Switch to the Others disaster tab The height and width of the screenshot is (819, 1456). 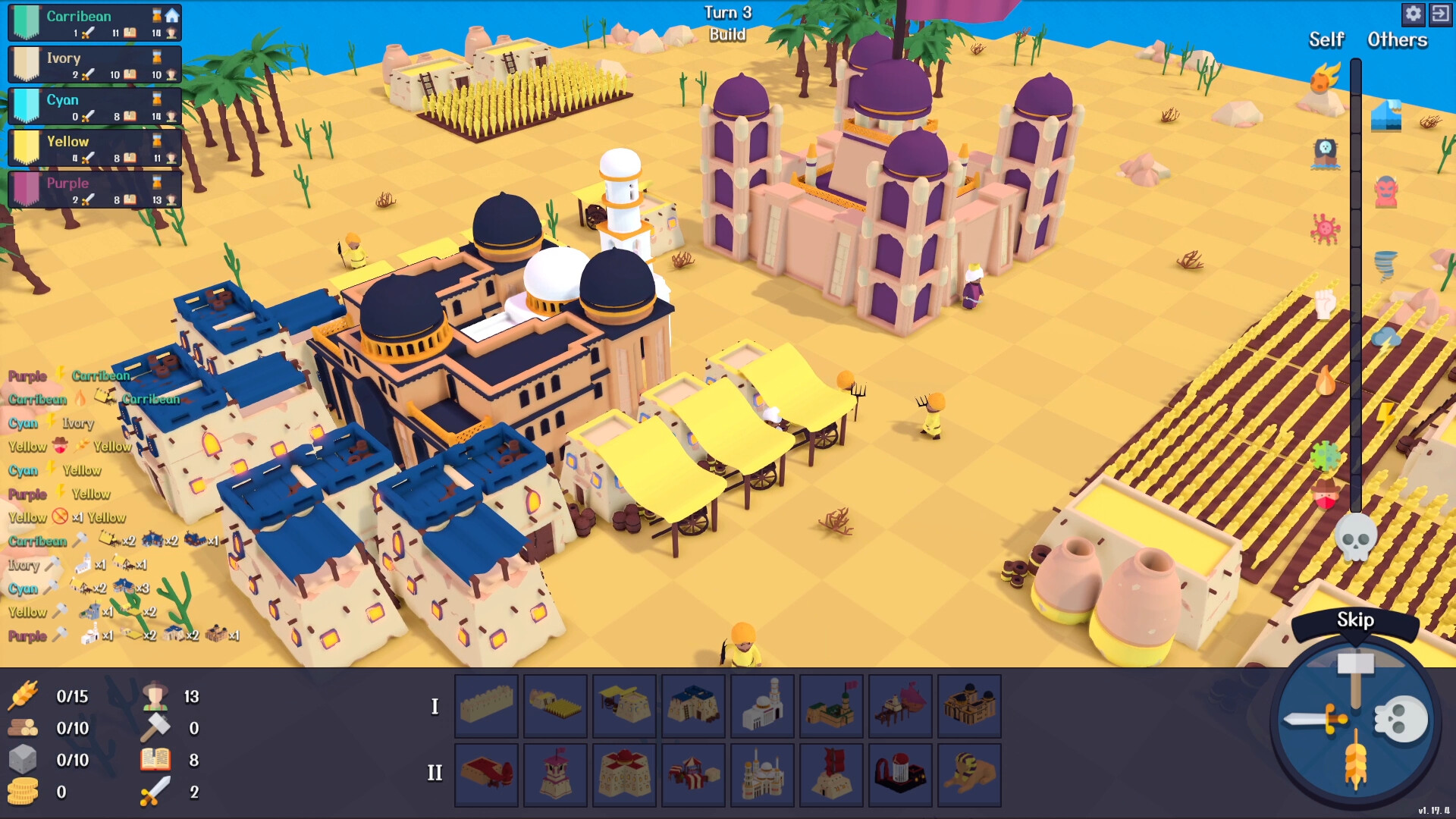tap(1396, 39)
